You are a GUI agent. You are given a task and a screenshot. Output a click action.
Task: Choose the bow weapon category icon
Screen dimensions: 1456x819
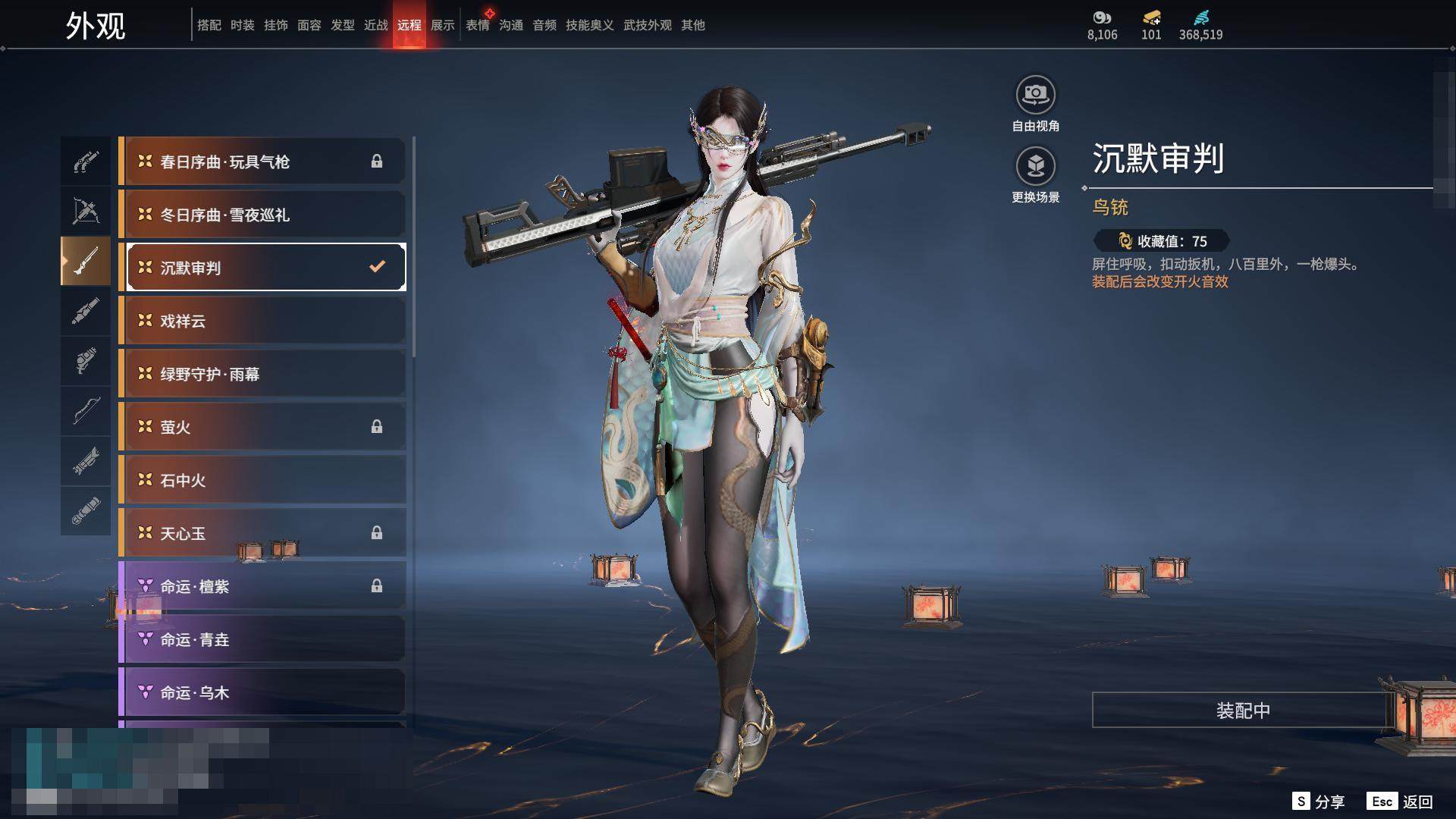86,411
